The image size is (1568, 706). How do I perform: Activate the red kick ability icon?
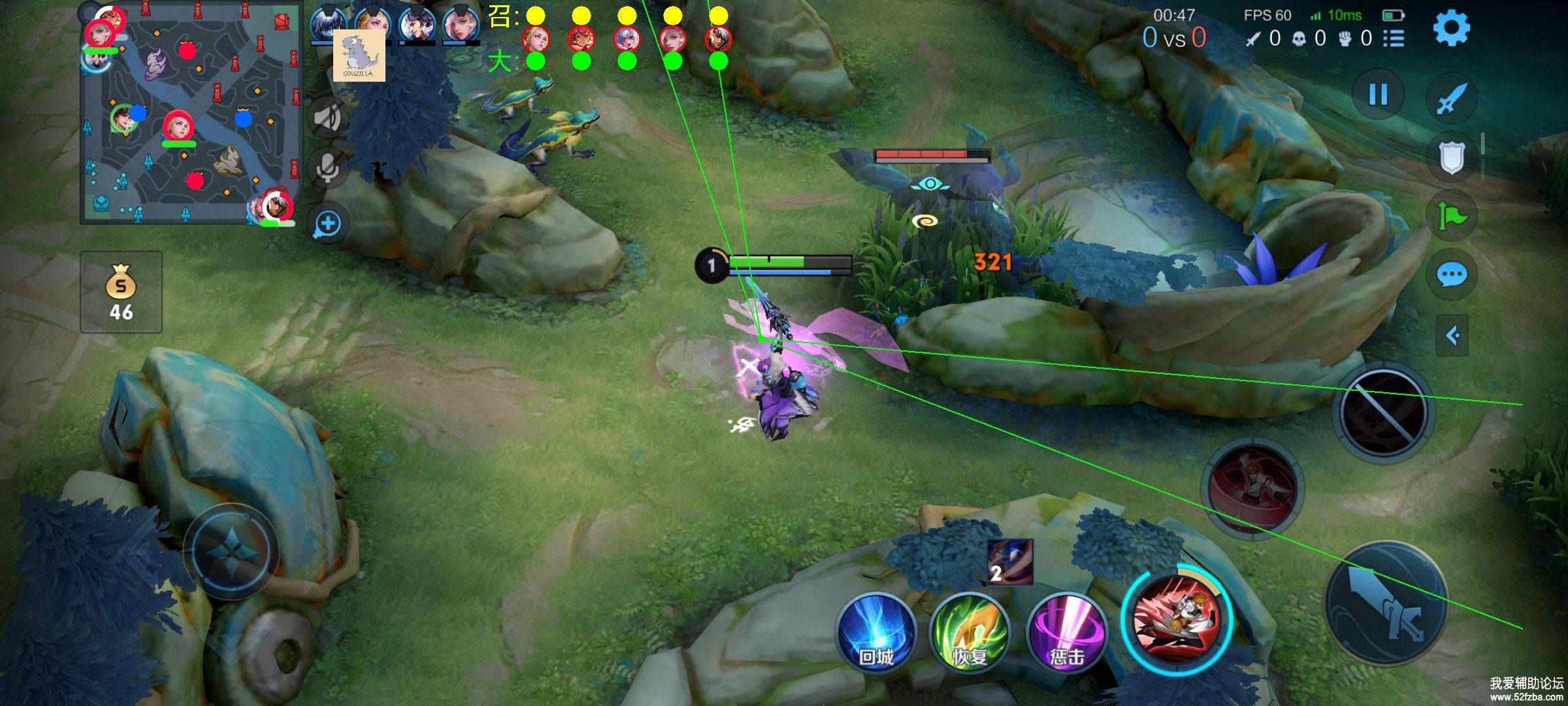click(1177, 619)
